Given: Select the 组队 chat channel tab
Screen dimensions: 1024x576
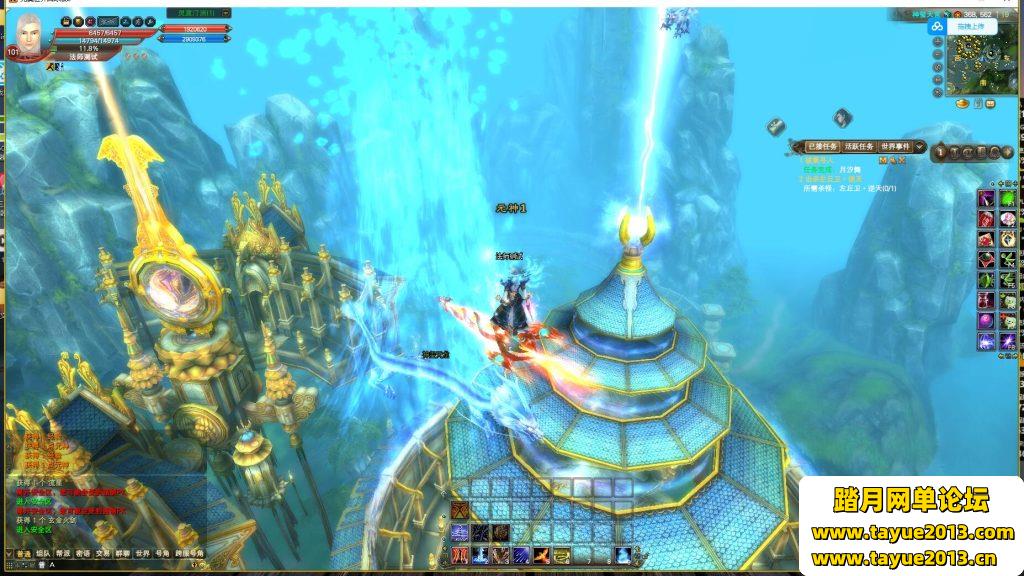Looking at the screenshot, I should [42, 552].
